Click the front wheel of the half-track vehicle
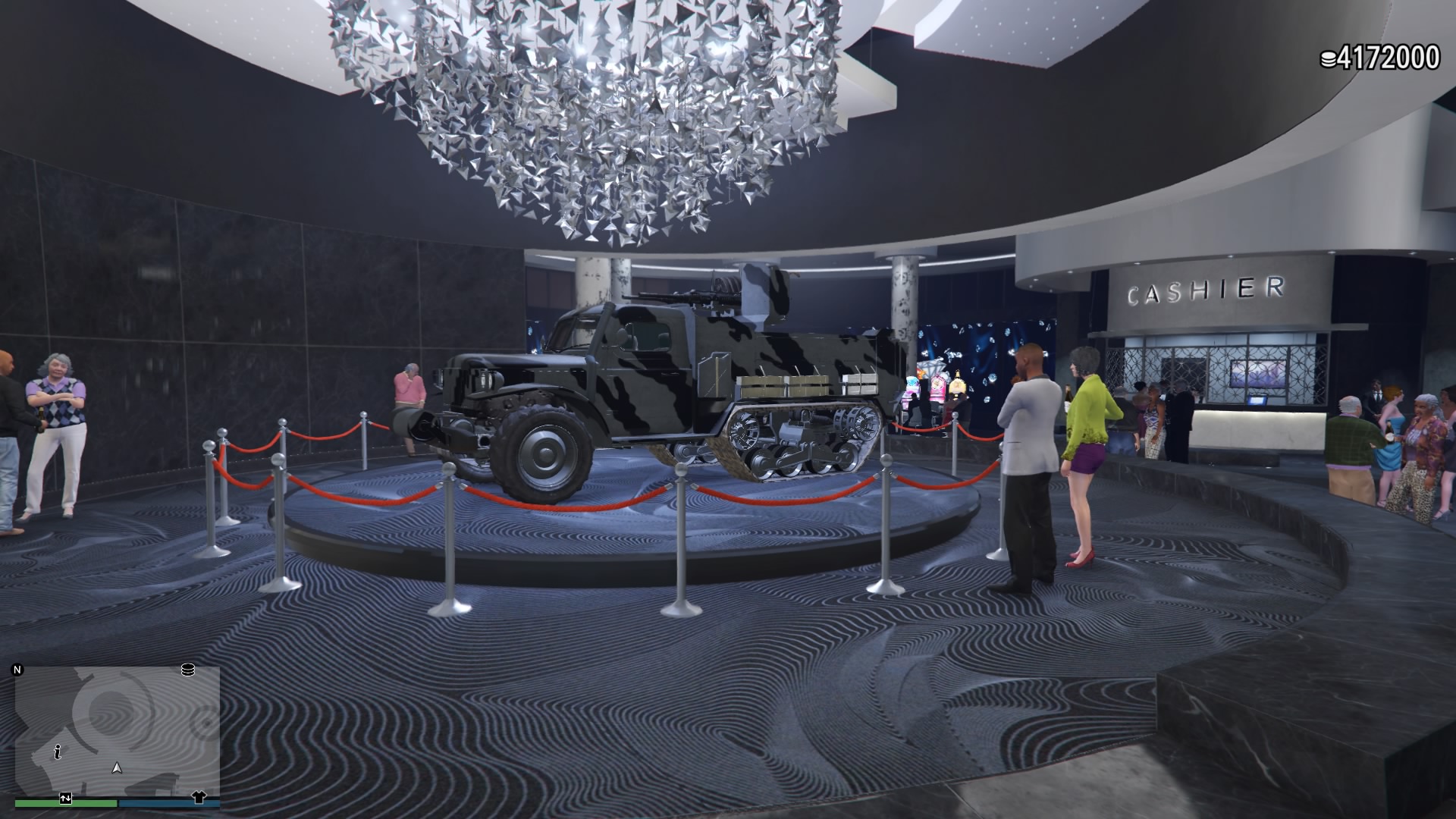Viewport: 1456px width, 819px height. tap(544, 455)
